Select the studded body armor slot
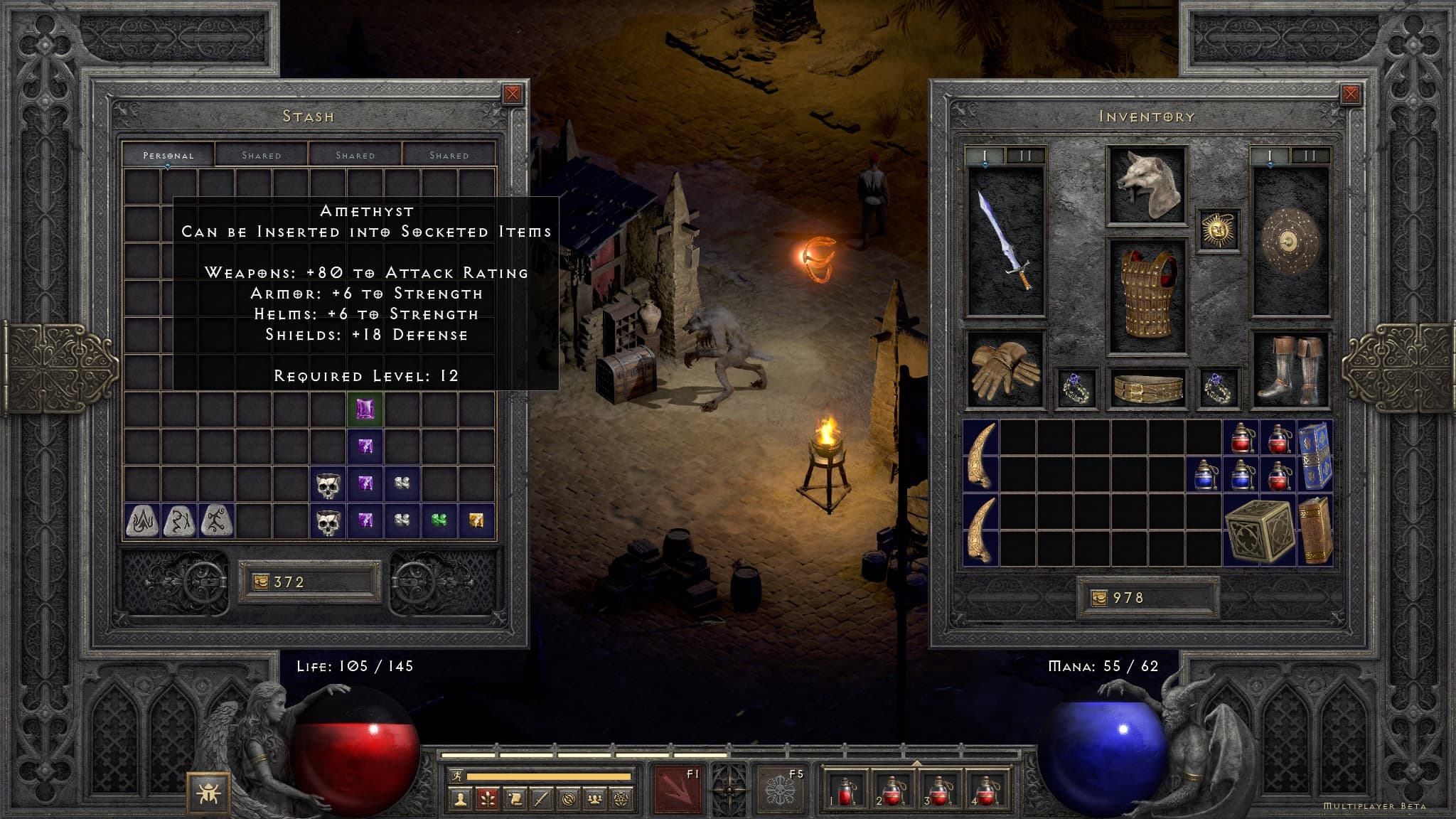This screenshot has height=819, width=1456. click(1147, 295)
